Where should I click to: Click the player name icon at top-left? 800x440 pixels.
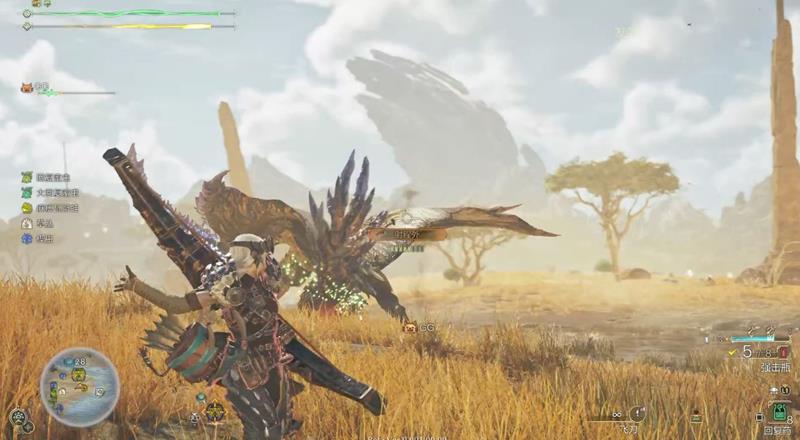pos(37,4)
